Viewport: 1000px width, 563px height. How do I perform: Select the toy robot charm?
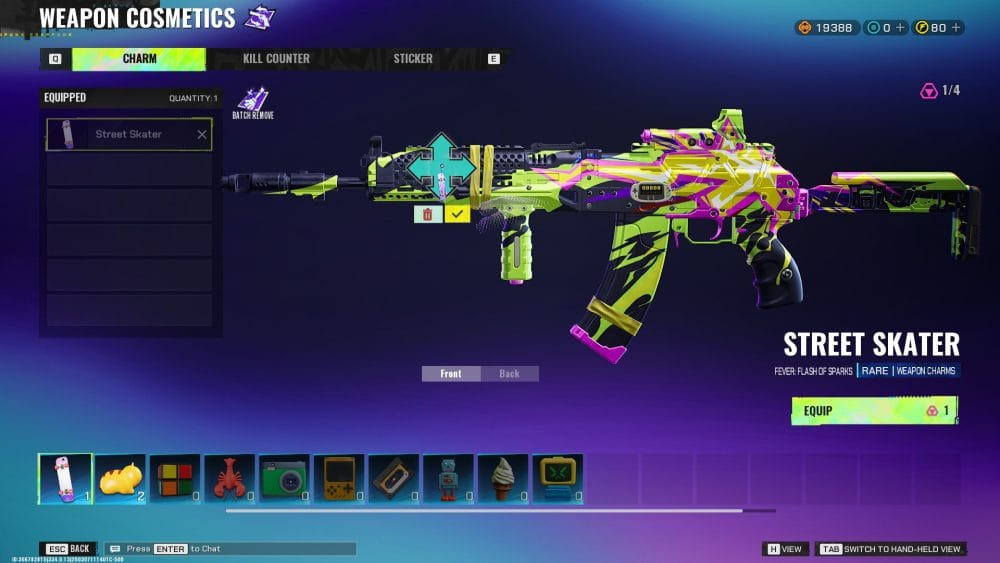pos(447,478)
